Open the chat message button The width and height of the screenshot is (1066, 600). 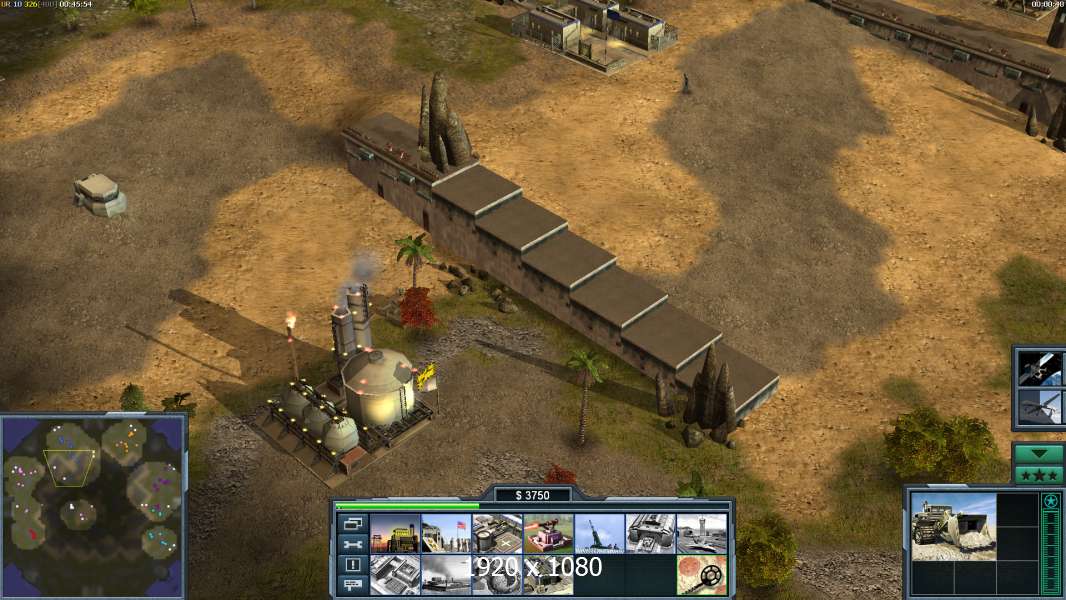[x=353, y=586]
